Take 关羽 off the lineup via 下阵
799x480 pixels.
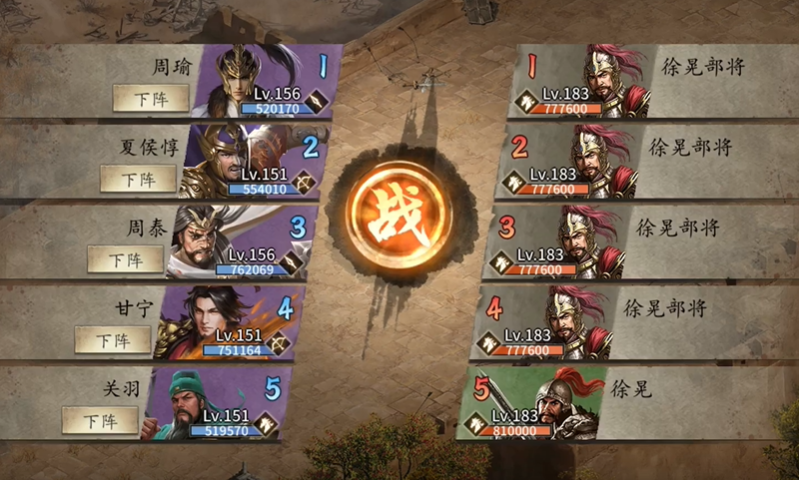click(100, 420)
